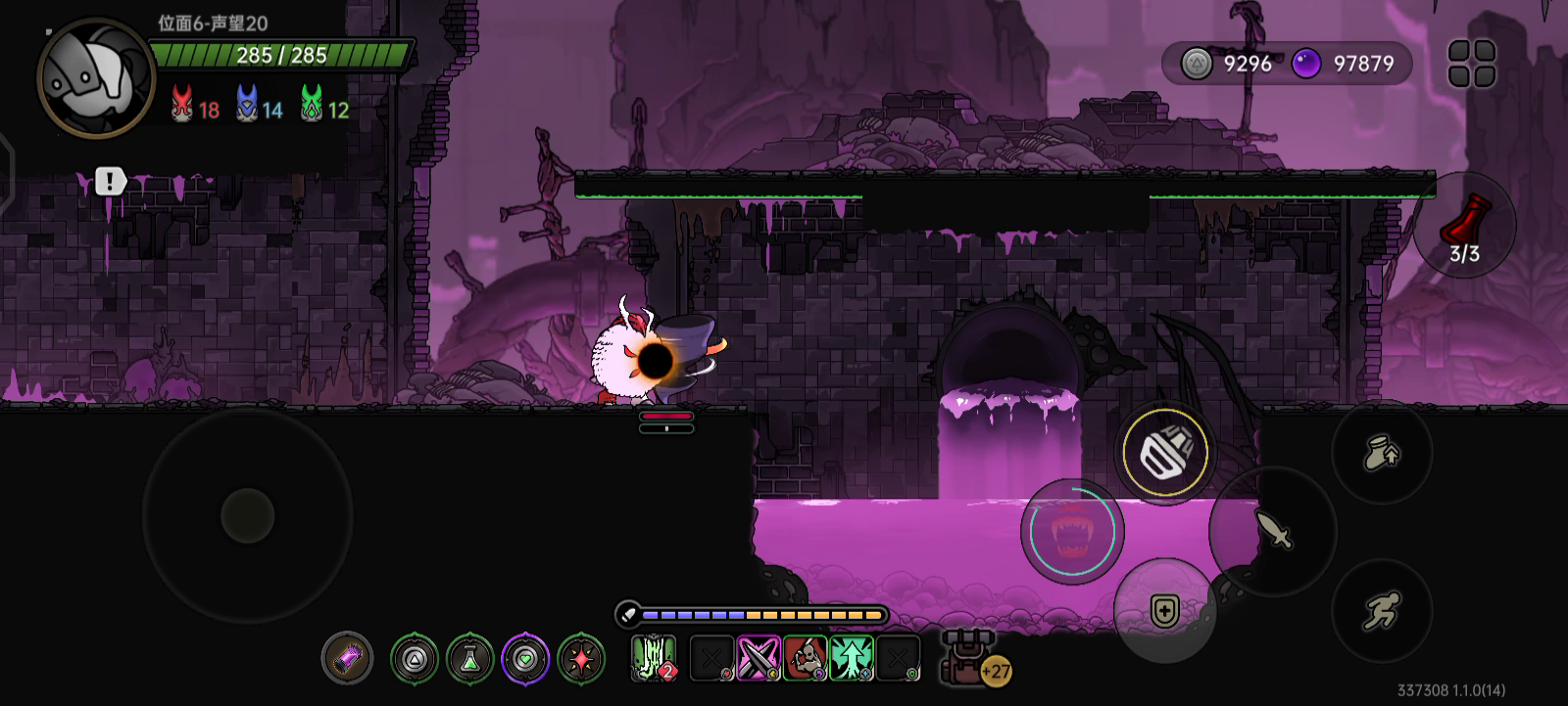Open the exclamation mark notification bubble

[110, 181]
